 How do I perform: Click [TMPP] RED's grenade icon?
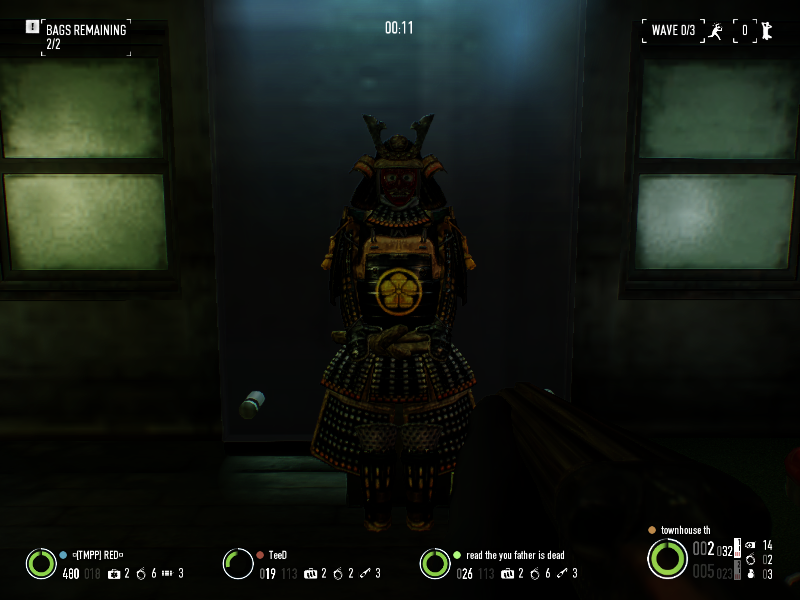tap(141, 573)
